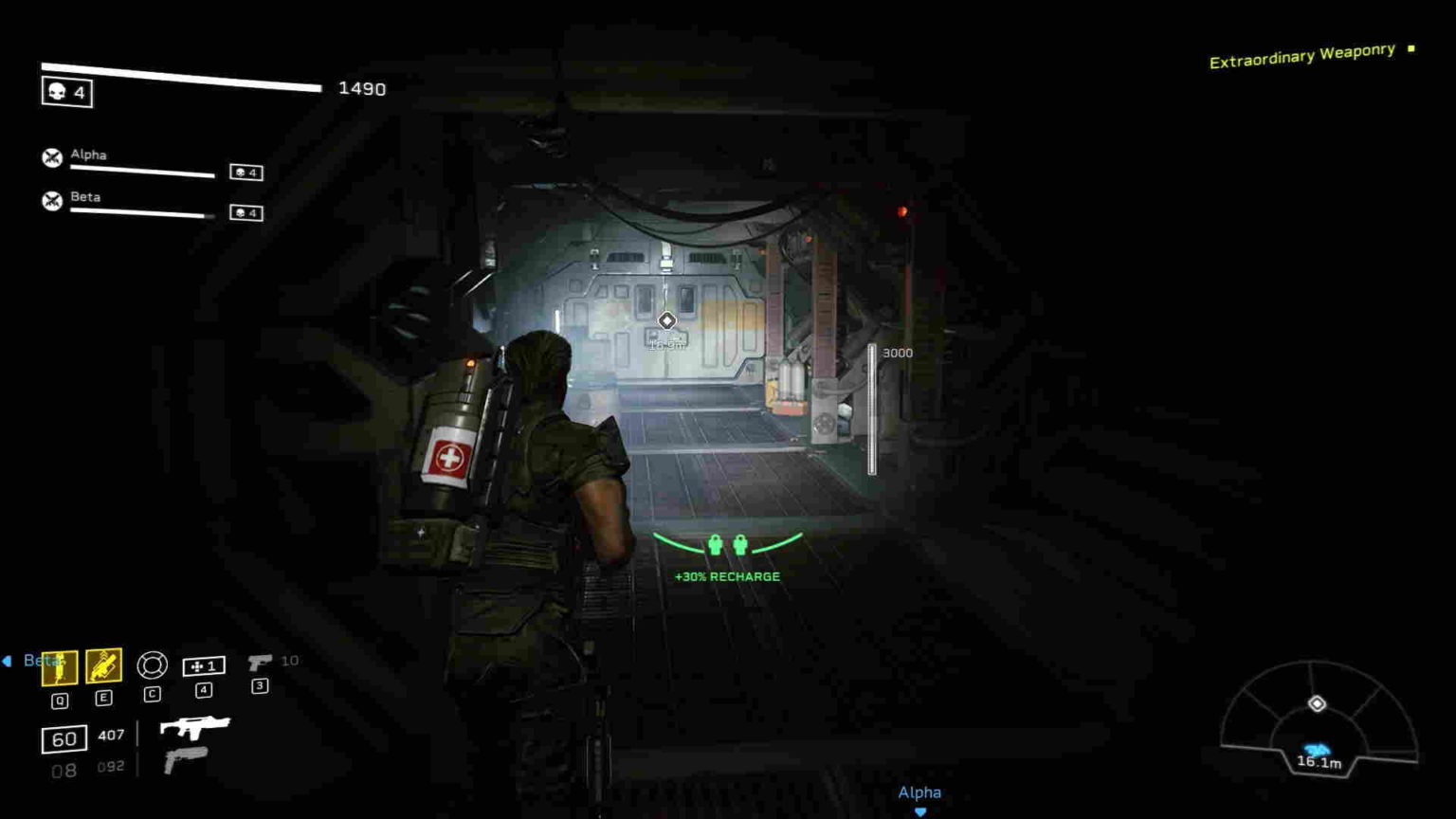Select the consumable slot marked with key 4

point(202,666)
